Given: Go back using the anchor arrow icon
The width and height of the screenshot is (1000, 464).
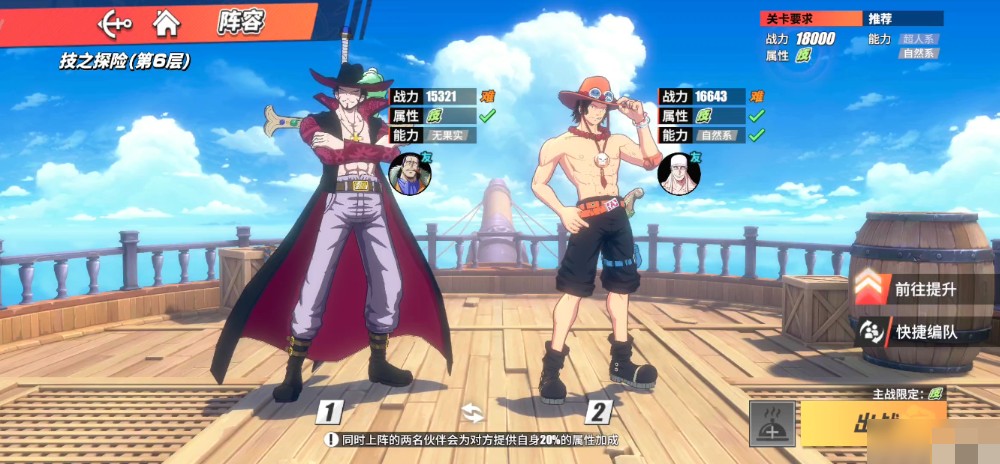Looking at the screenshot, I should 116,22.
